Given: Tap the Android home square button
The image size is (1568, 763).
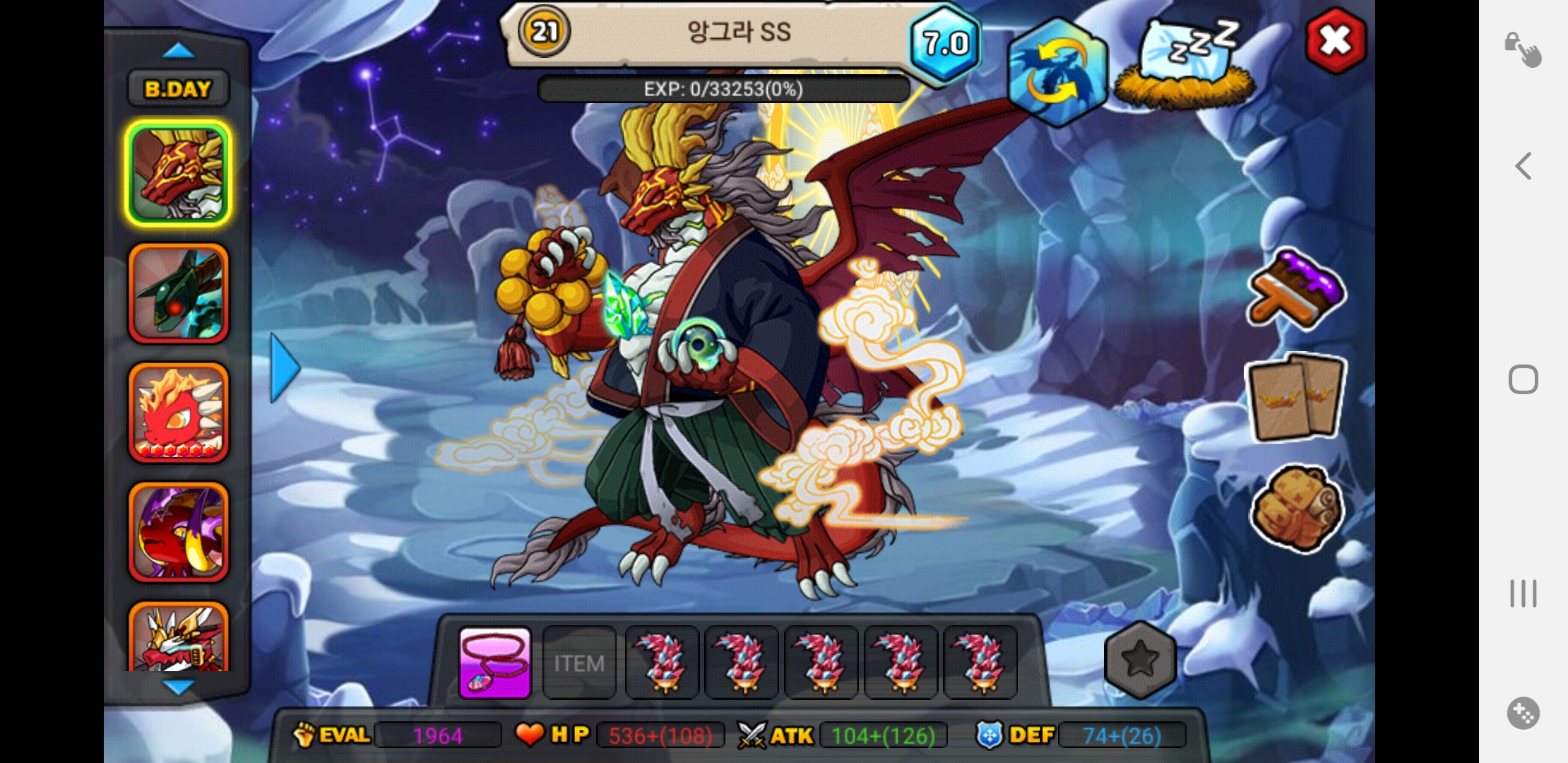Looking at the screenshot, I should tap(1524, 380).
